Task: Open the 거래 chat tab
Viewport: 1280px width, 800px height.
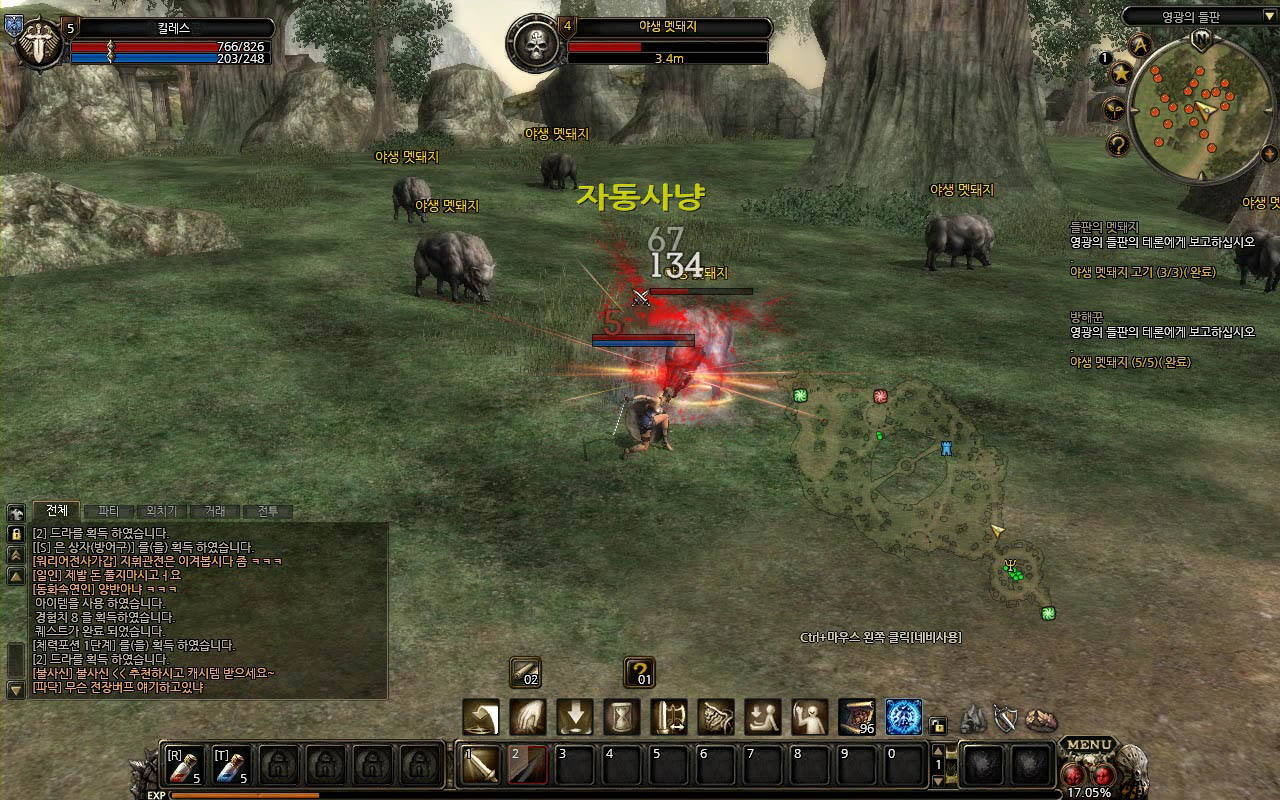Action: pos(215,511)
